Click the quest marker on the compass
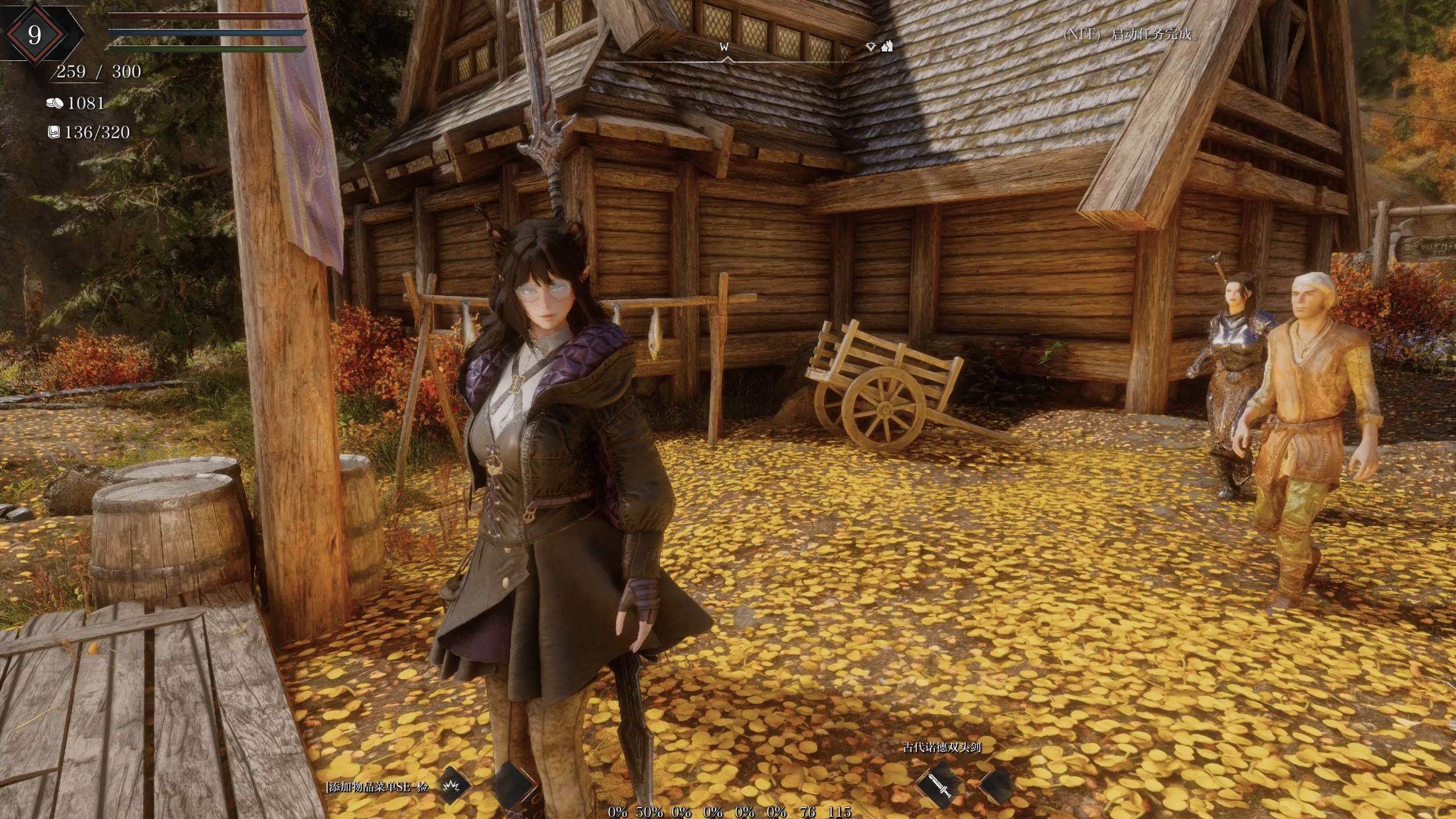The width and height of the screenshot is (1456, 819). [x=870, y=47]
